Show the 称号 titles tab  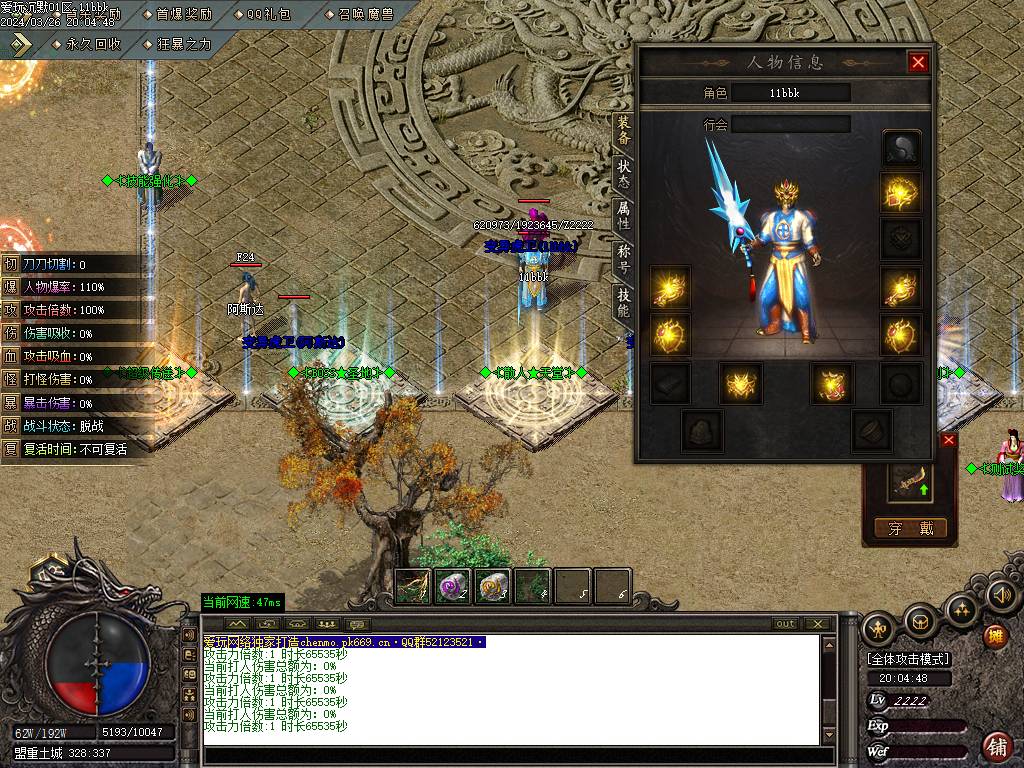pos(623,260)
